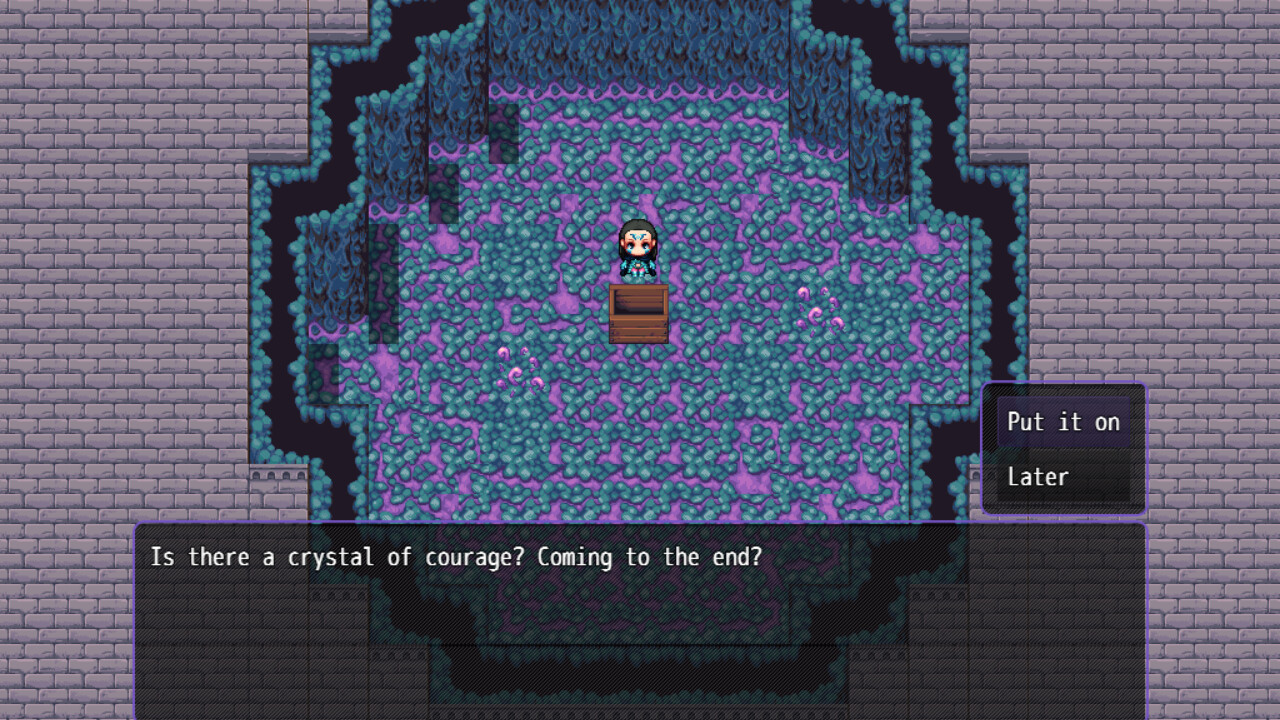Choose the Put it on option
1280x720 pixels.
1063,422
